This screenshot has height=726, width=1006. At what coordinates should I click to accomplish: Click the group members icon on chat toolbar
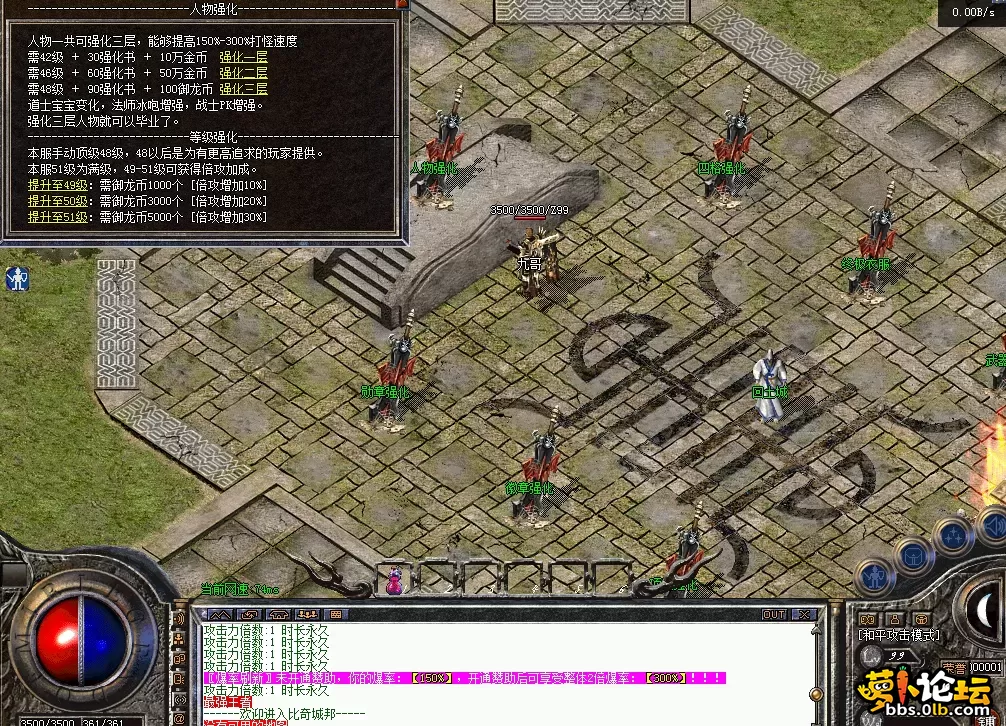(x=306, y=614)
